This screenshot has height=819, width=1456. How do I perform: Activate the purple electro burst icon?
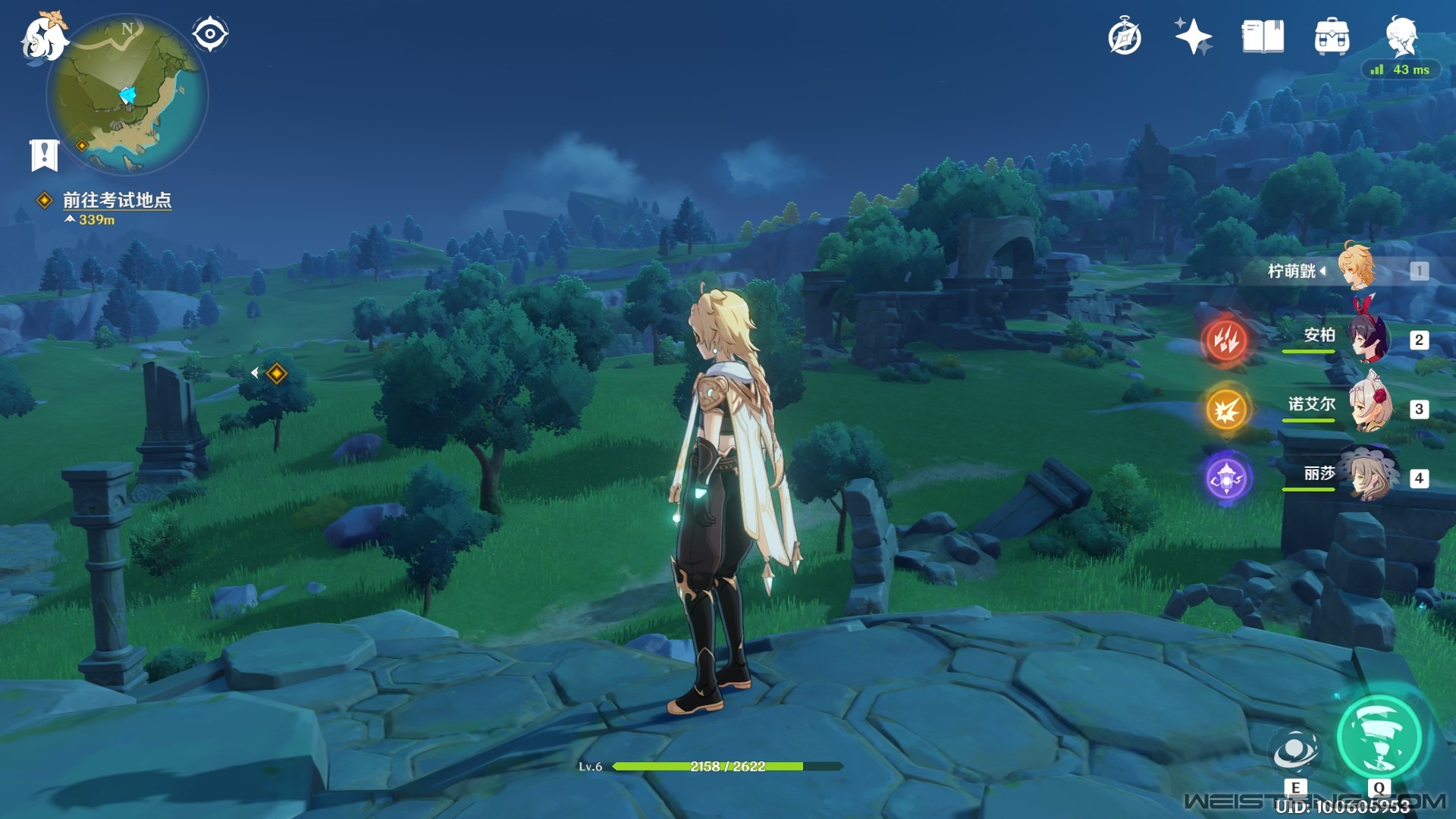[x=1226, y=479]
